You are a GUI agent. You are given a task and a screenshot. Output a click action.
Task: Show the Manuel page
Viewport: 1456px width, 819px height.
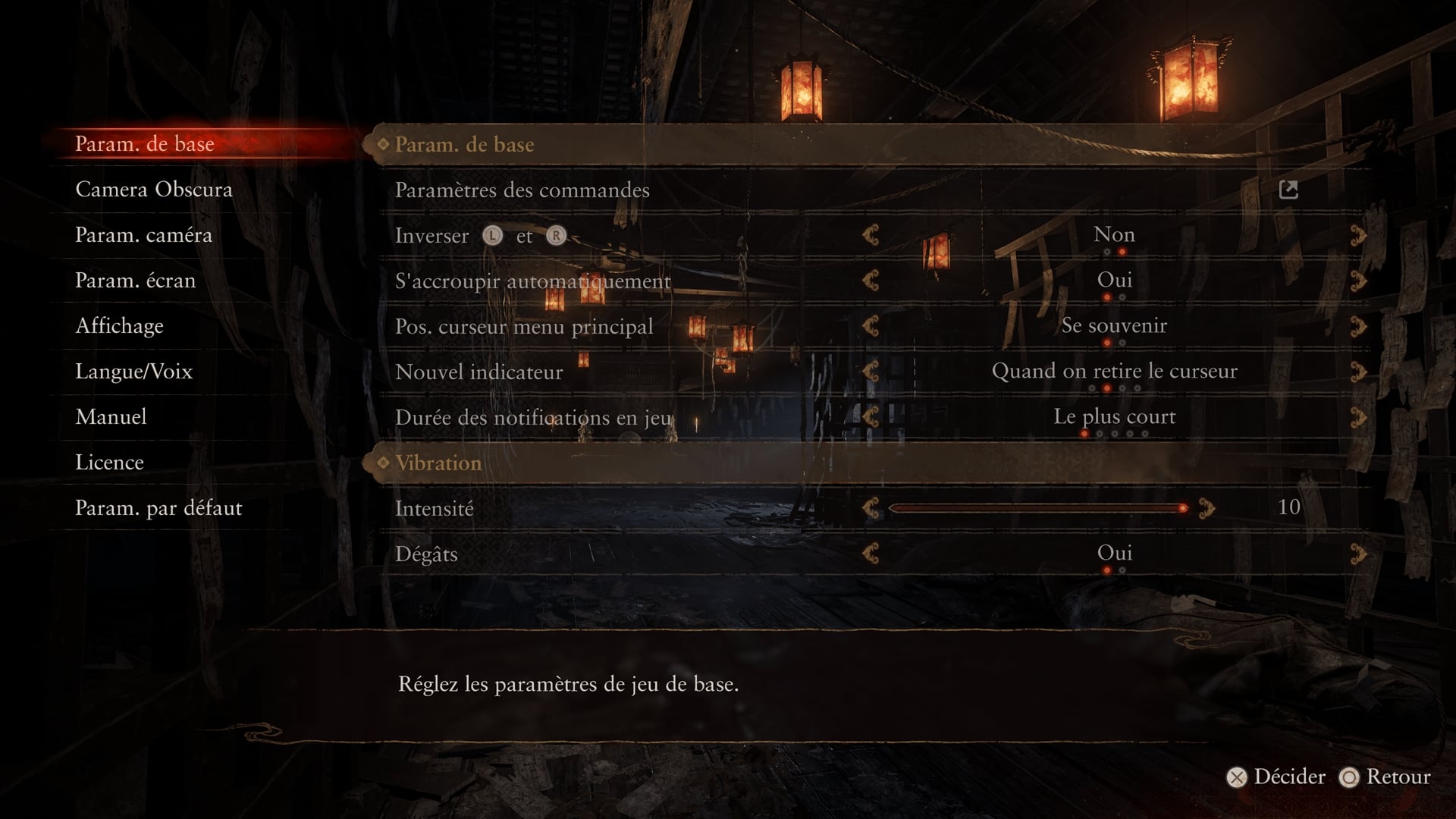click(111, 417)
